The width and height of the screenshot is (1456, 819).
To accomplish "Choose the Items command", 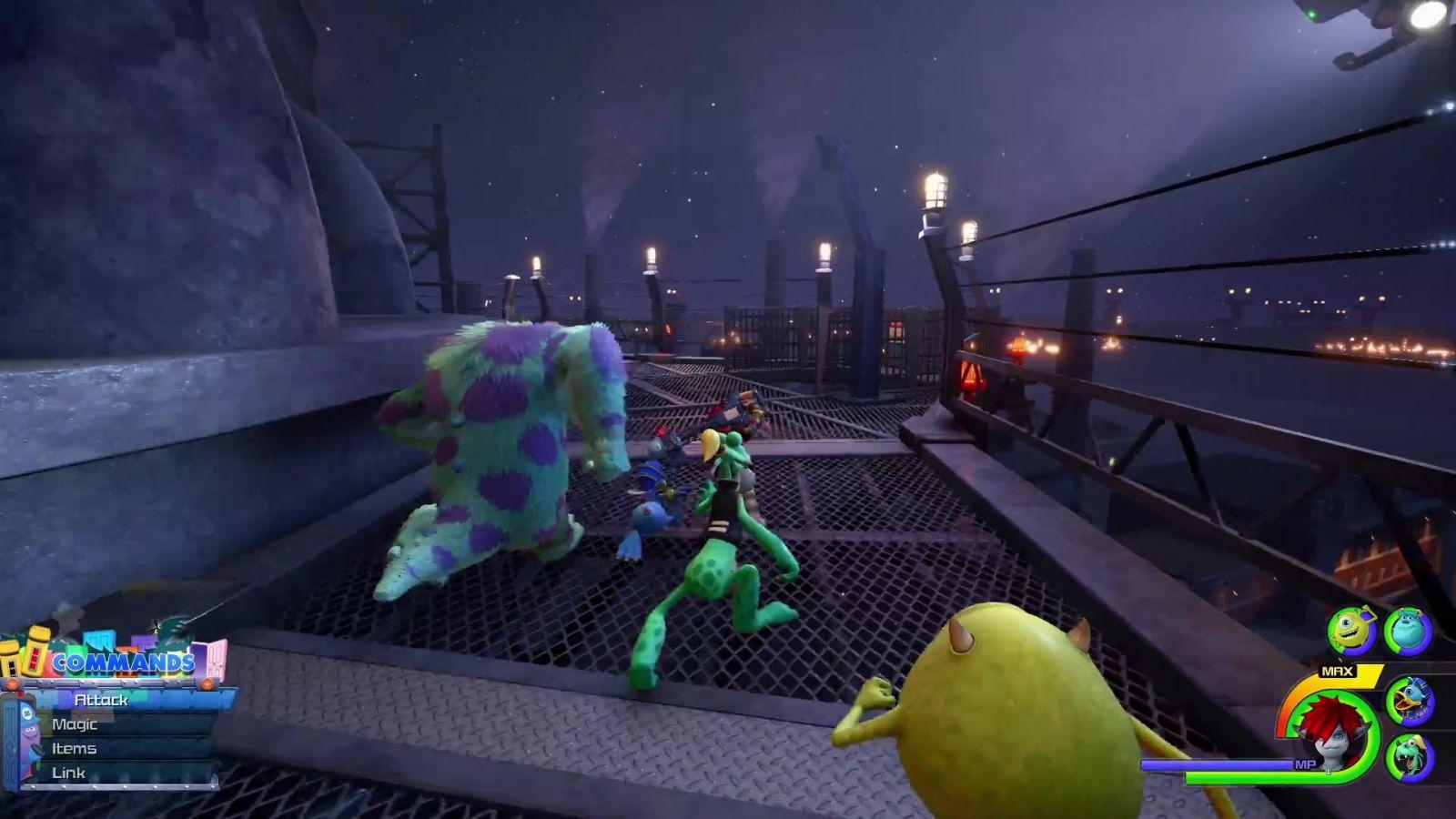I will 74,749.
